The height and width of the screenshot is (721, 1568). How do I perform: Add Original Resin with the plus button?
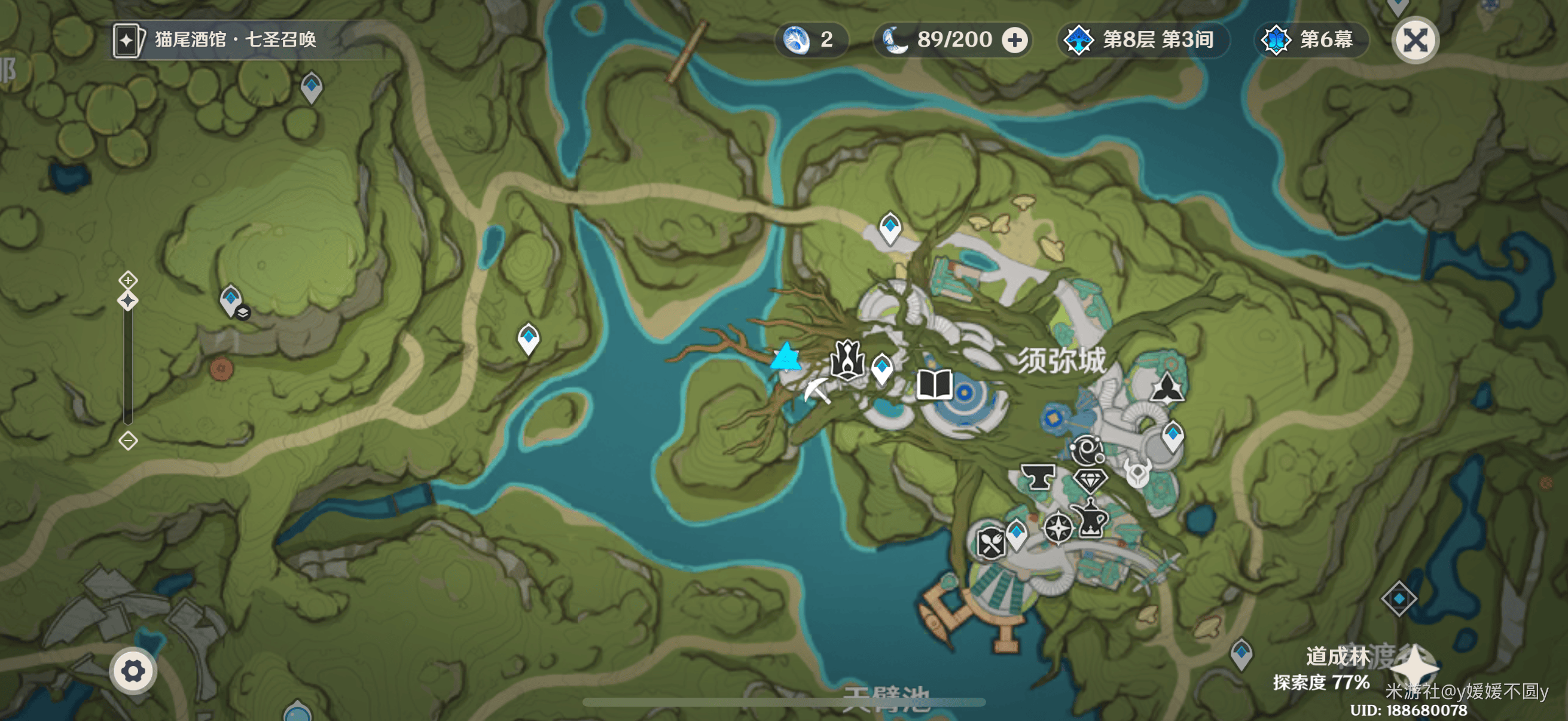tap(1015, 40)
